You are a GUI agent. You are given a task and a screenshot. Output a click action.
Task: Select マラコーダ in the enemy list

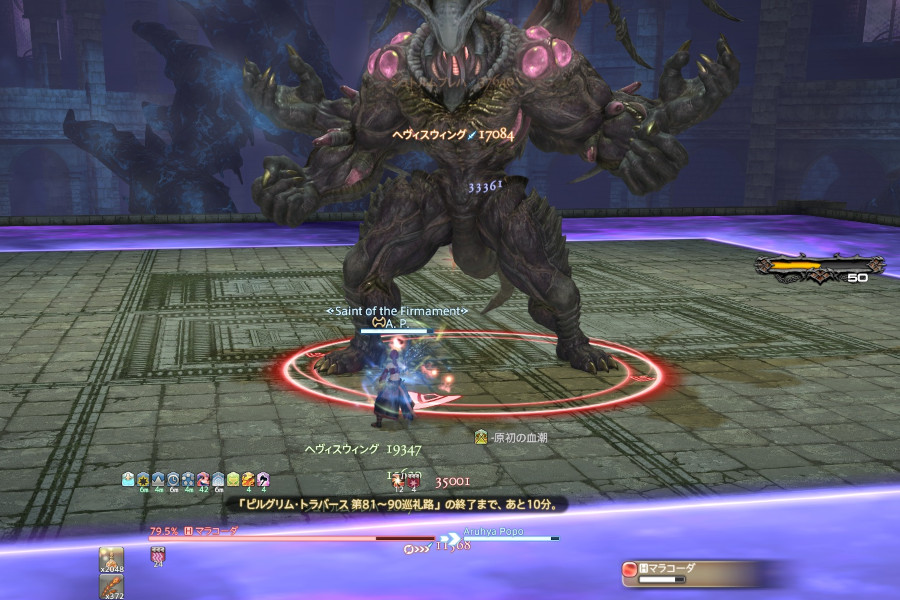point(664,568)
